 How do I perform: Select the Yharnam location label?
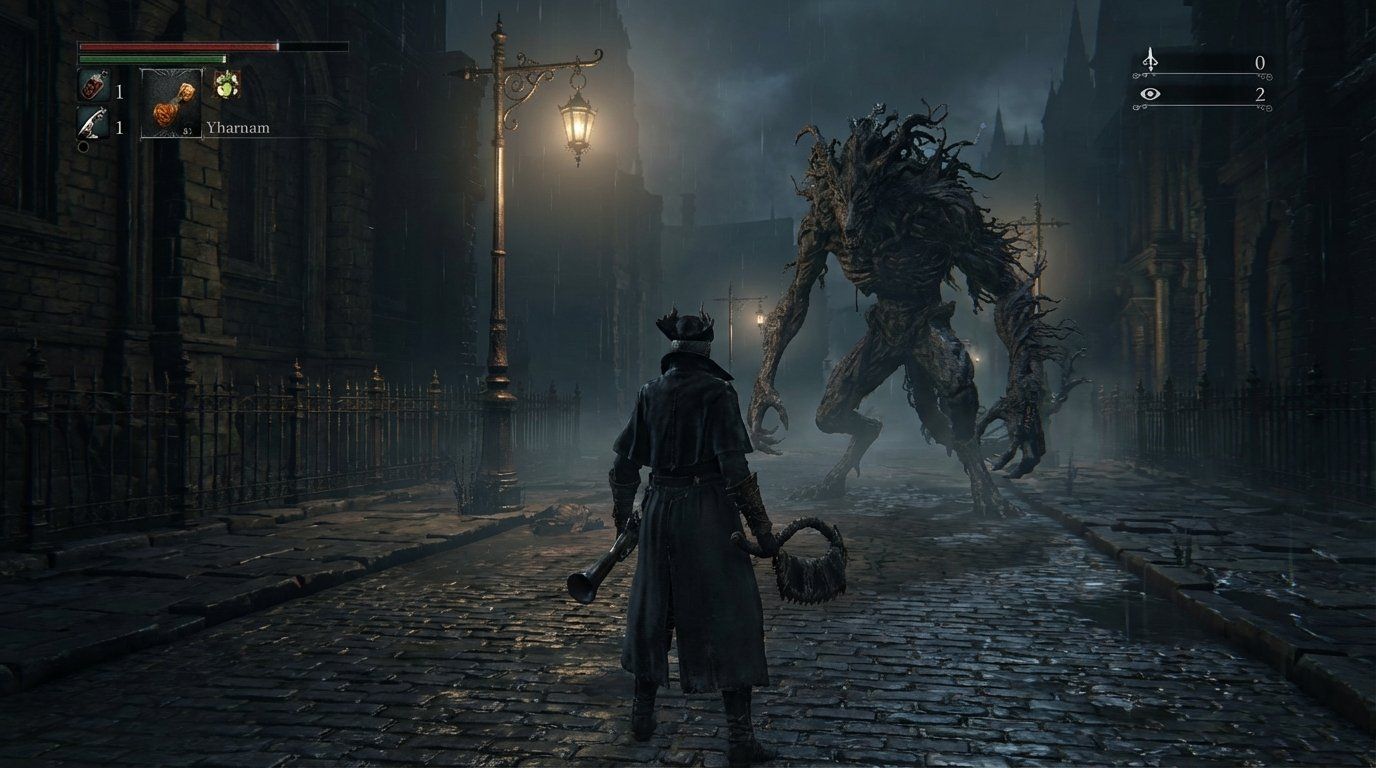pos(238,127)
